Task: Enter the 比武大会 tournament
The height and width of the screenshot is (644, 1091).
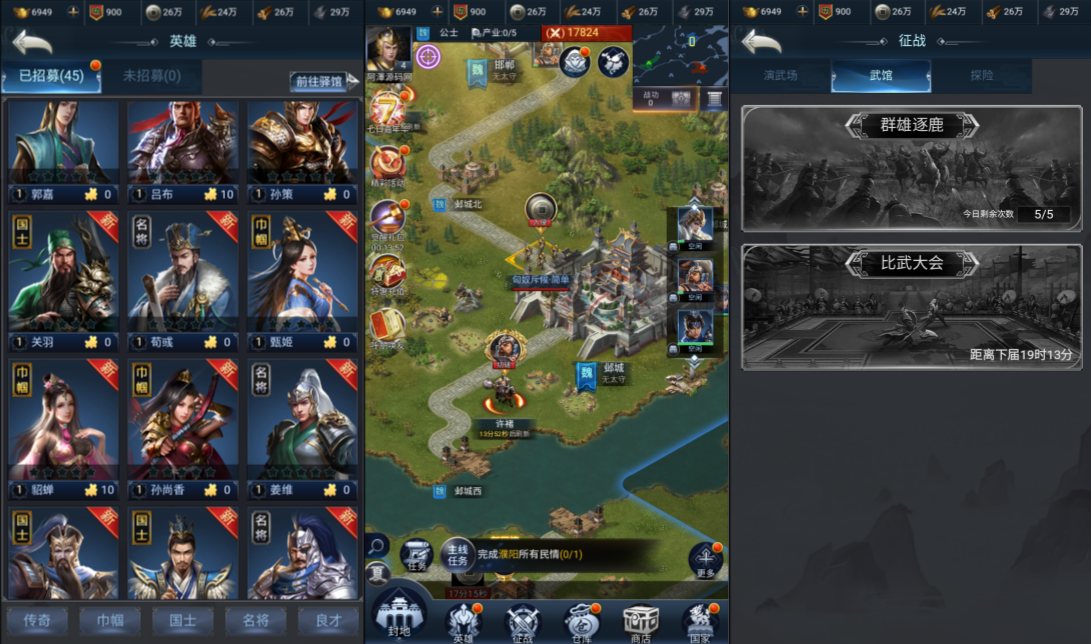Action: coord(911,306)
